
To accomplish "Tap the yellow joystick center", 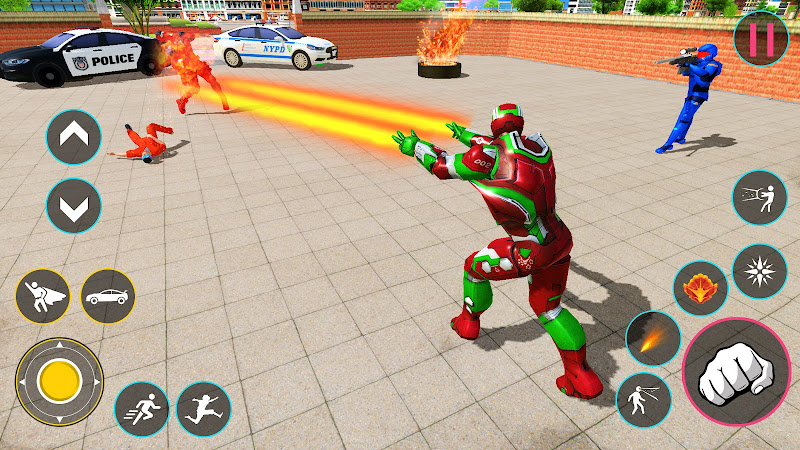I will point(59,380).
